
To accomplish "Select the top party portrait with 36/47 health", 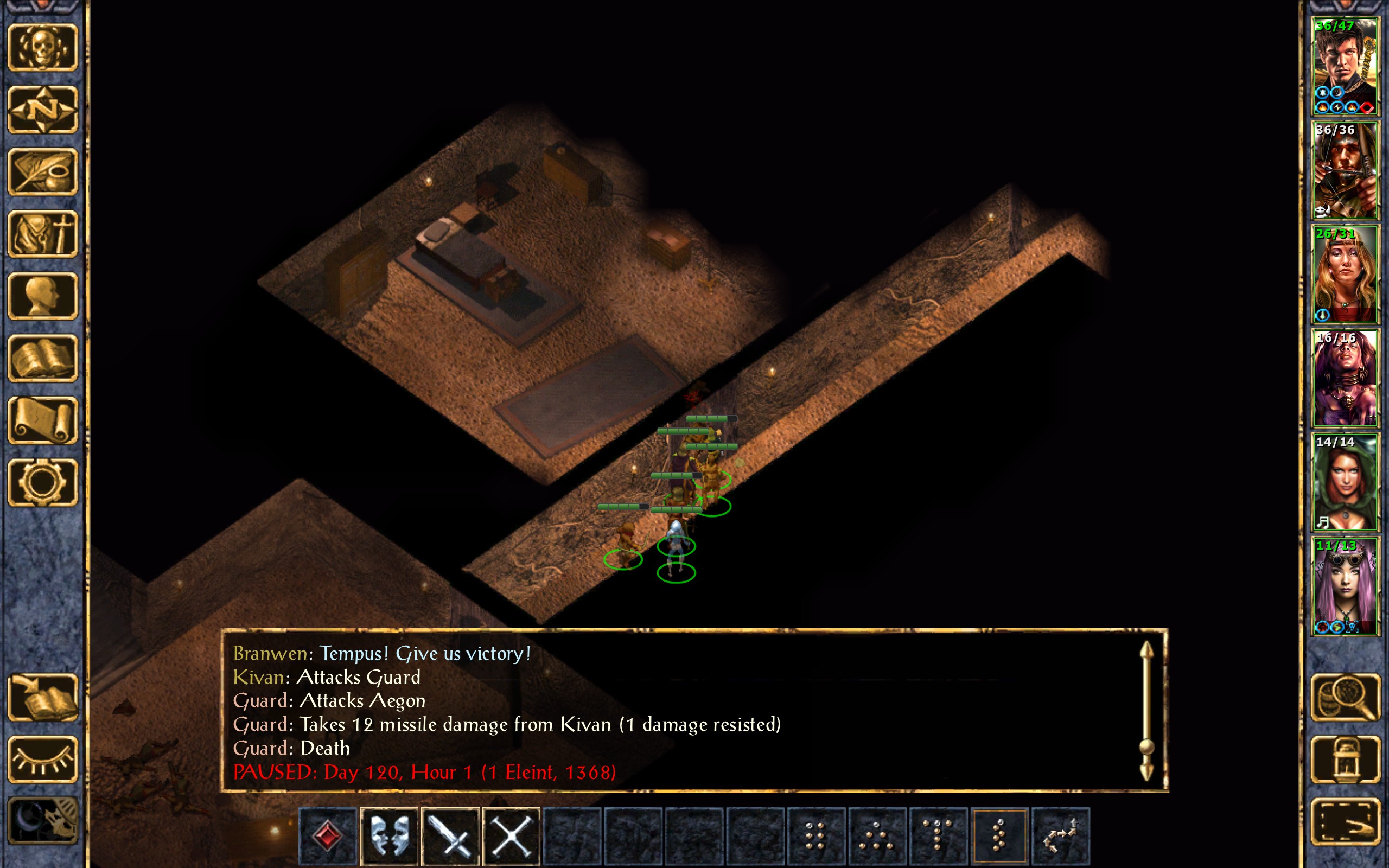I will [x=1345, y=66].
